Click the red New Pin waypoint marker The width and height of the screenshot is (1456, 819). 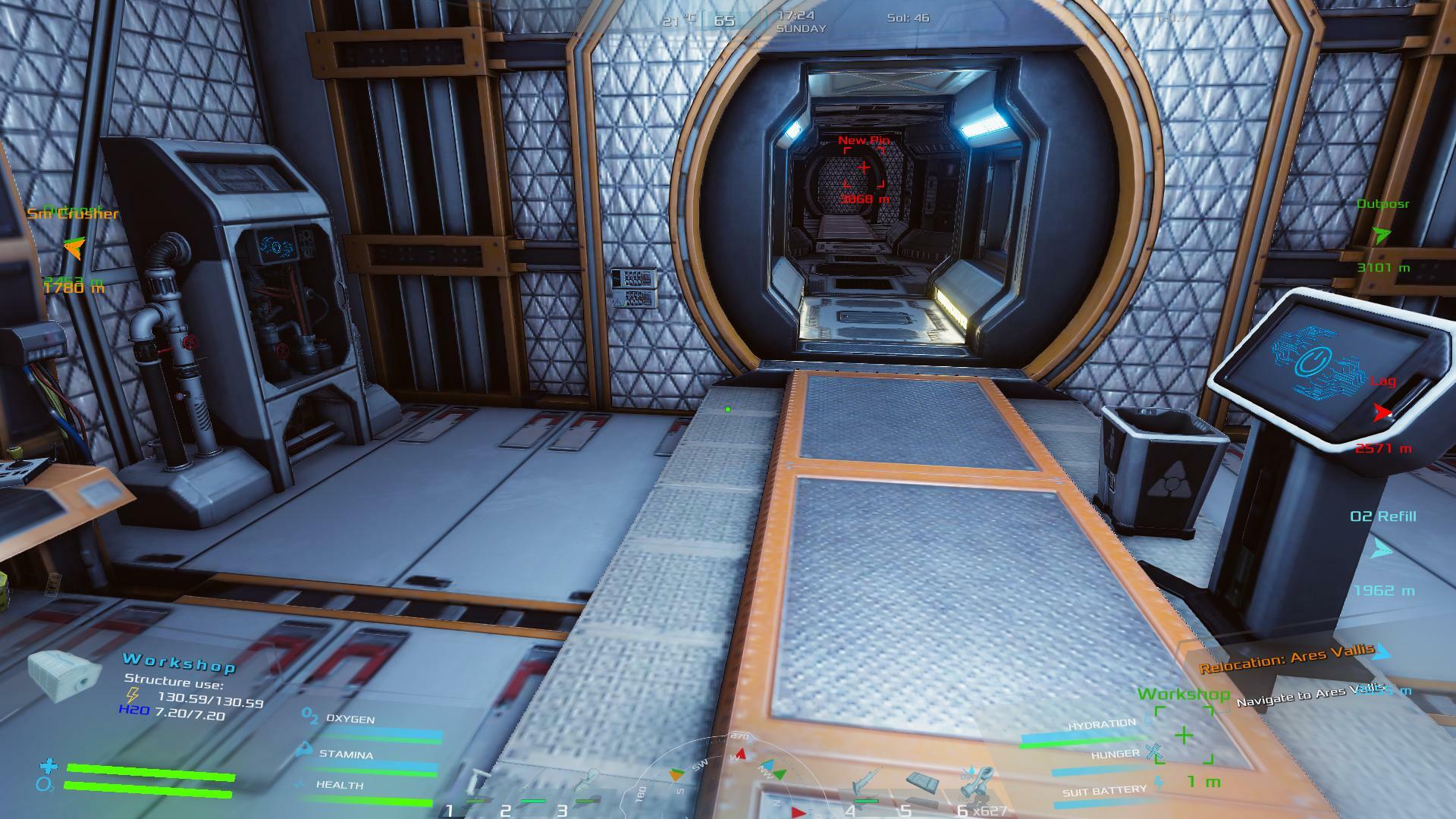(x=864, y=168)
